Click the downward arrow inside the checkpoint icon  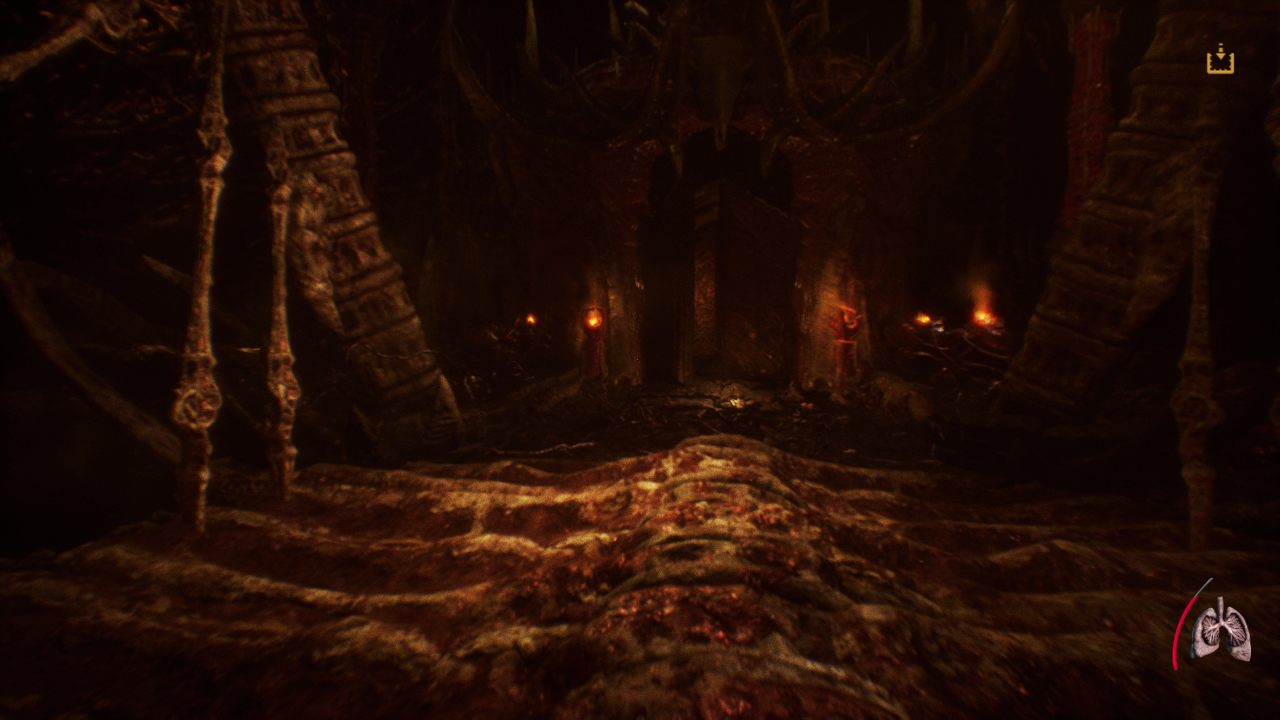tap(1220, 55)
